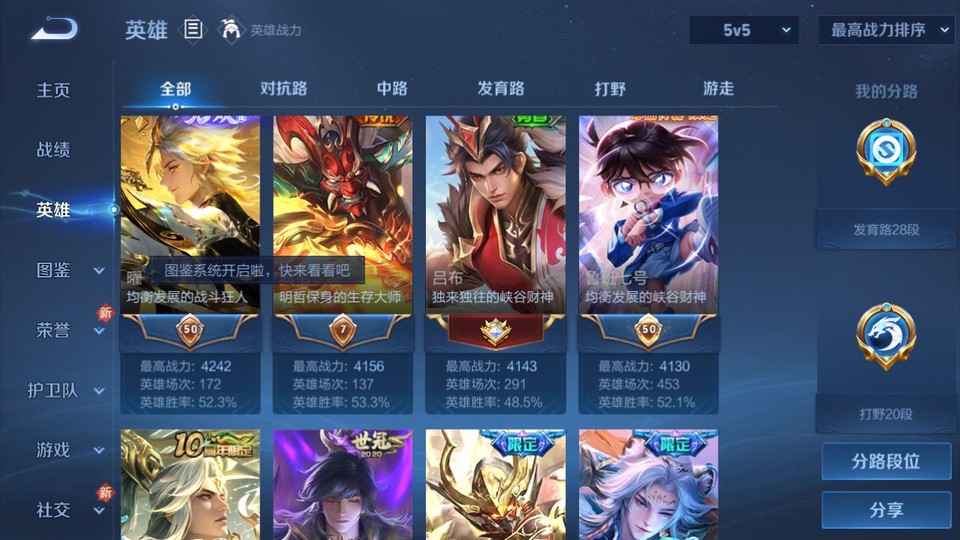Switch to the 中路 tab
Image resolution: width=960 pixels, height=540 pixels.
pyautogui.click(x=392, y=89)
